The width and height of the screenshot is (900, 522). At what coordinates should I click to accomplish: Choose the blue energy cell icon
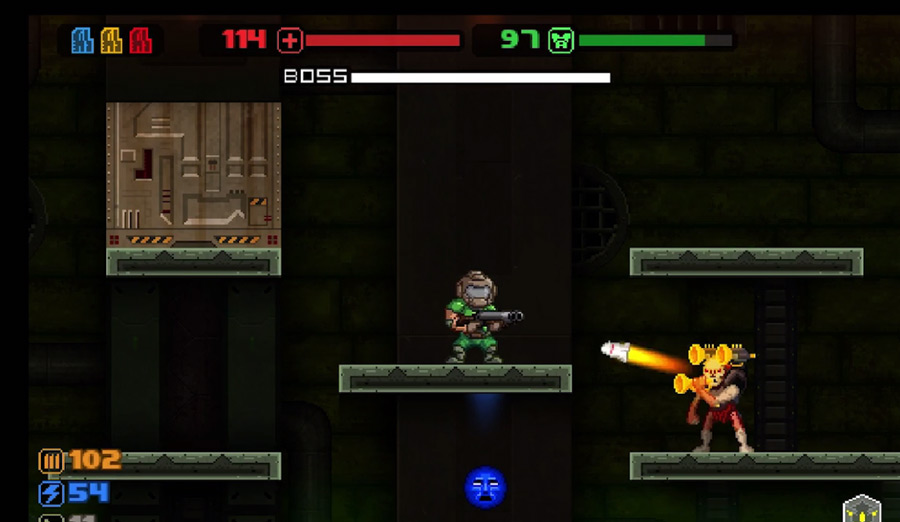pyautogui.click(x=51, y=493)
